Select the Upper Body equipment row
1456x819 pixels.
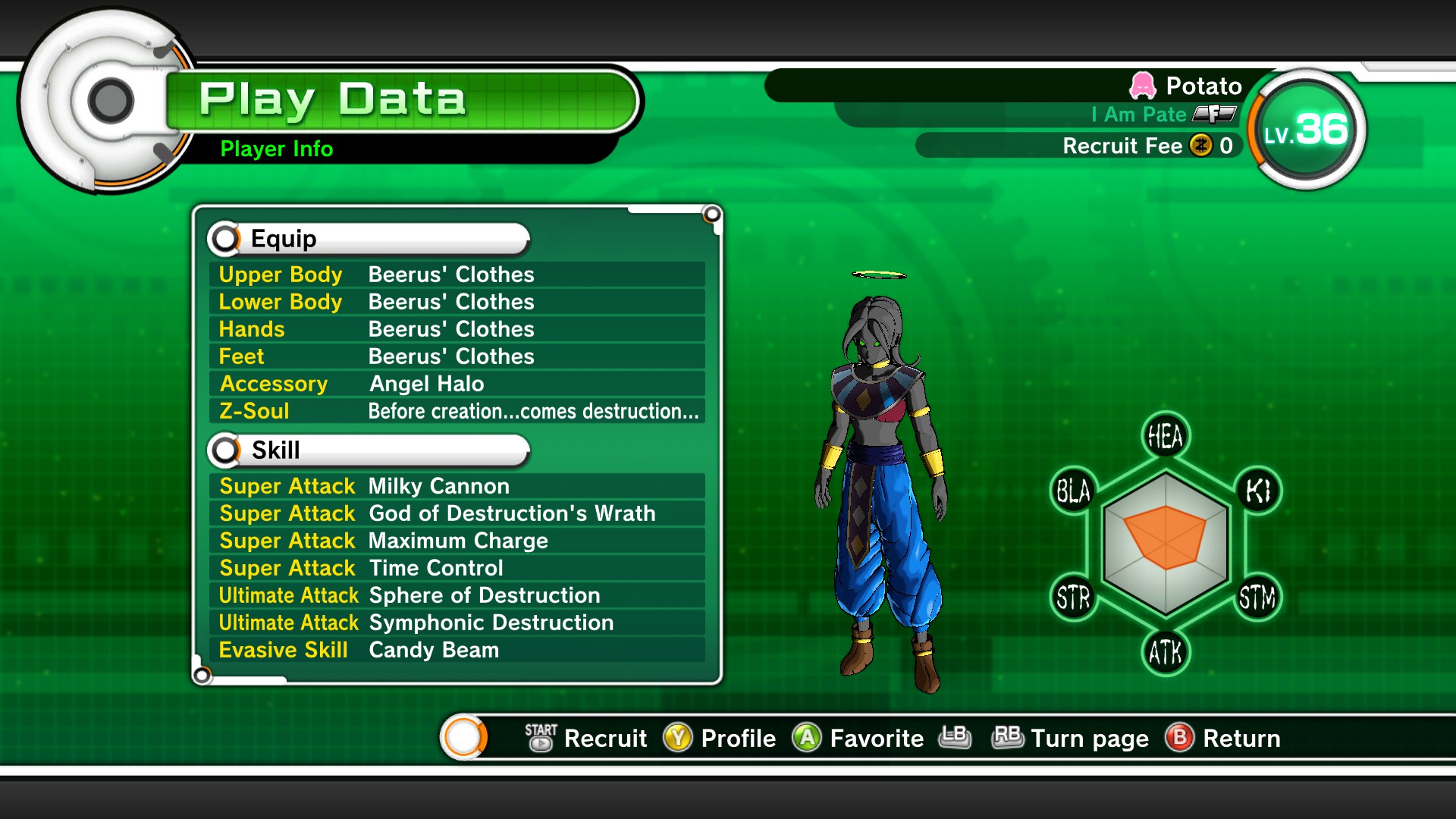tap(457, 275)
